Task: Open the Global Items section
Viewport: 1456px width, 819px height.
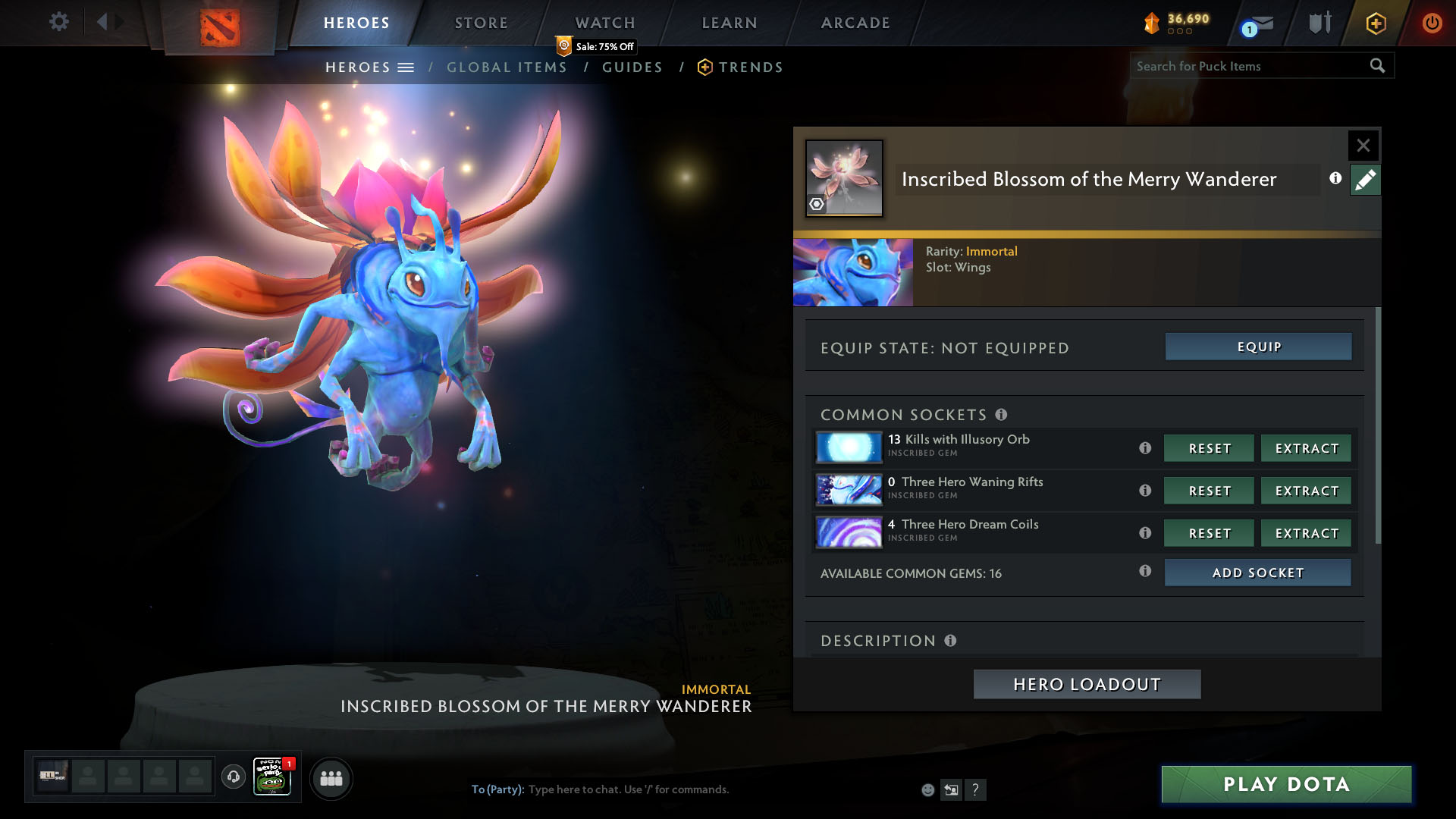Action: [x=507, y=67]
